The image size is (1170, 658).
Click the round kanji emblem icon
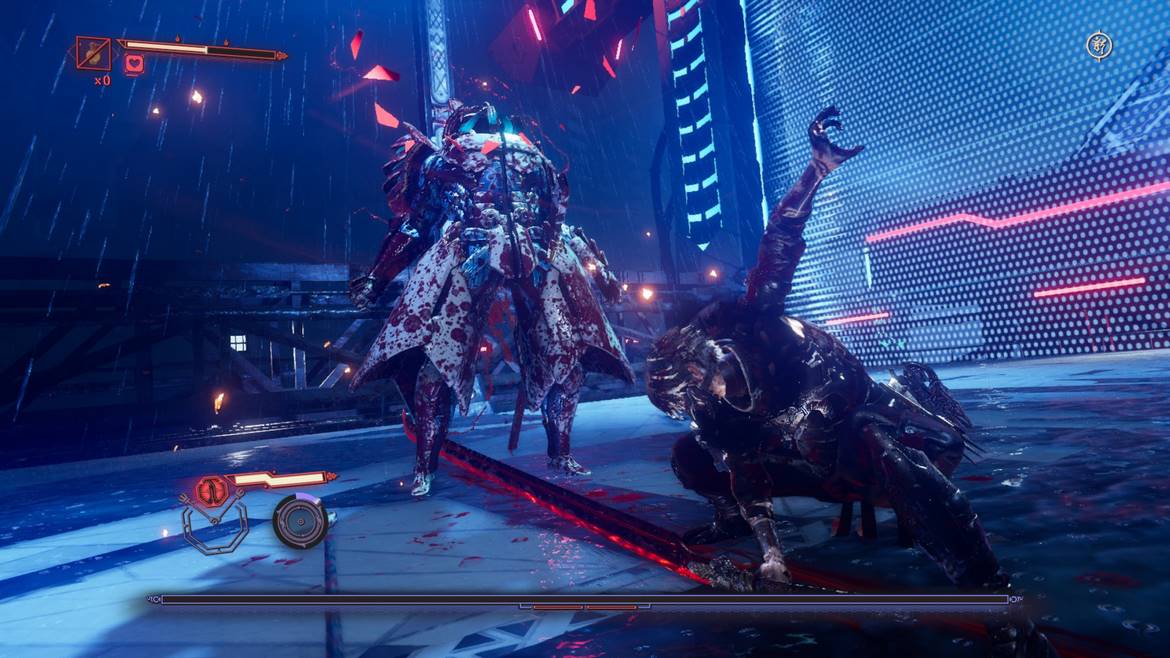pyautogui.click(x=1098, y=45)
